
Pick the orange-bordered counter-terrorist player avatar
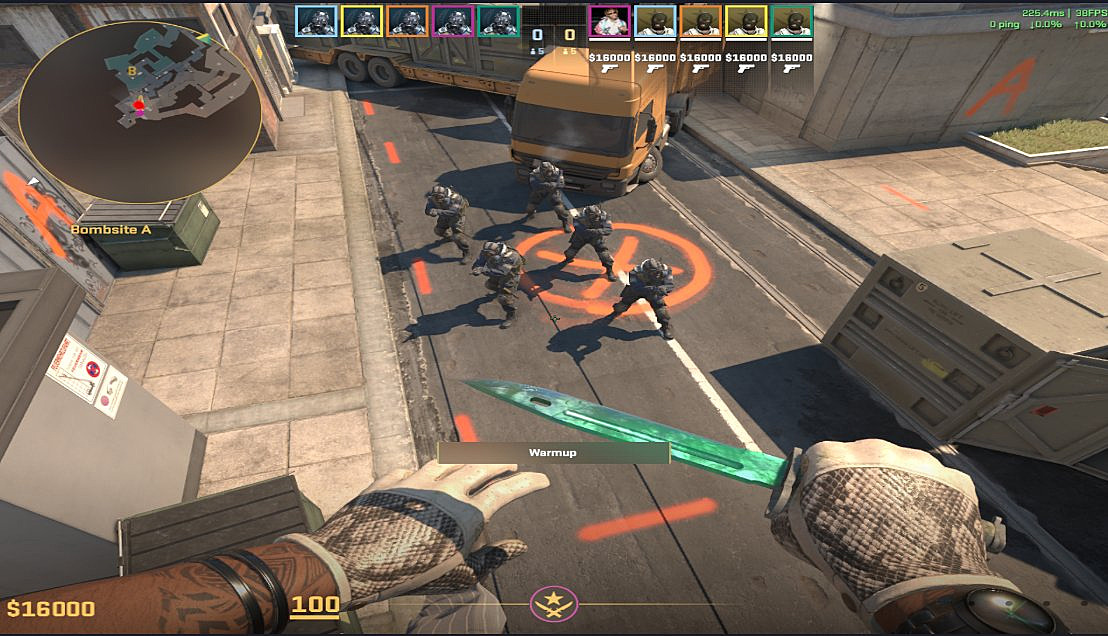[407, 22]
